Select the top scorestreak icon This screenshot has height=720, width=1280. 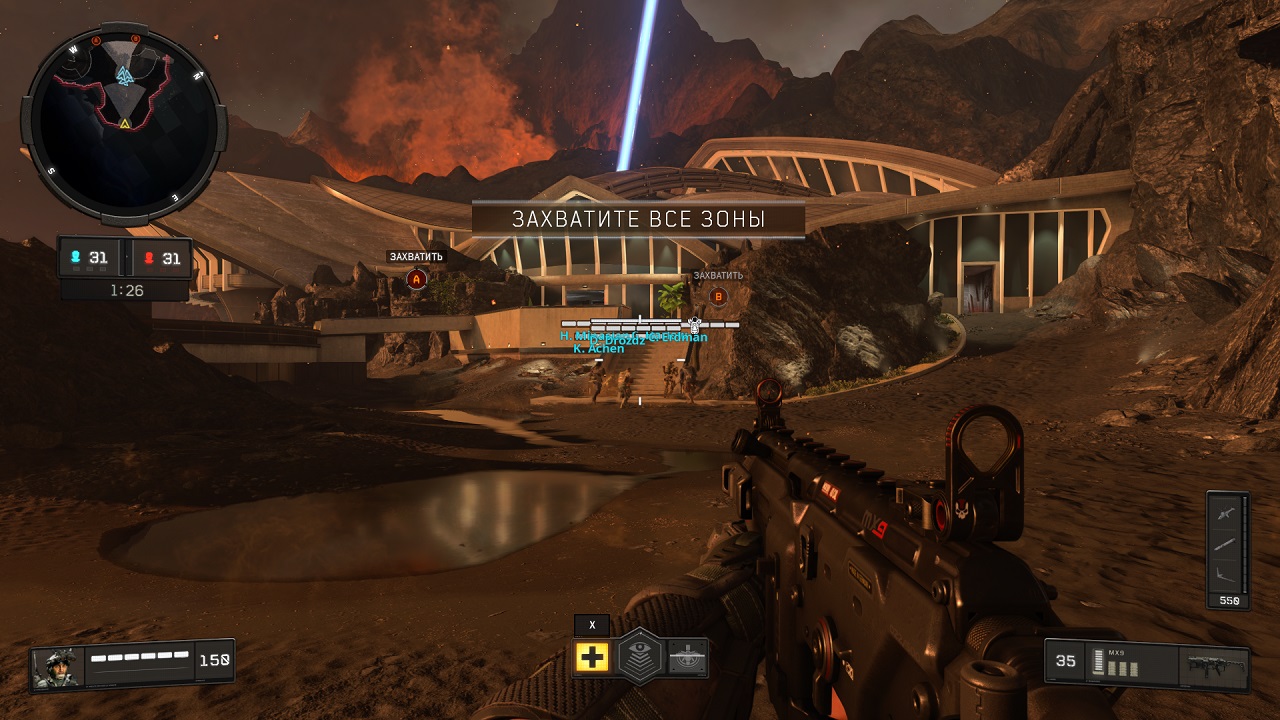(1226, 514)
